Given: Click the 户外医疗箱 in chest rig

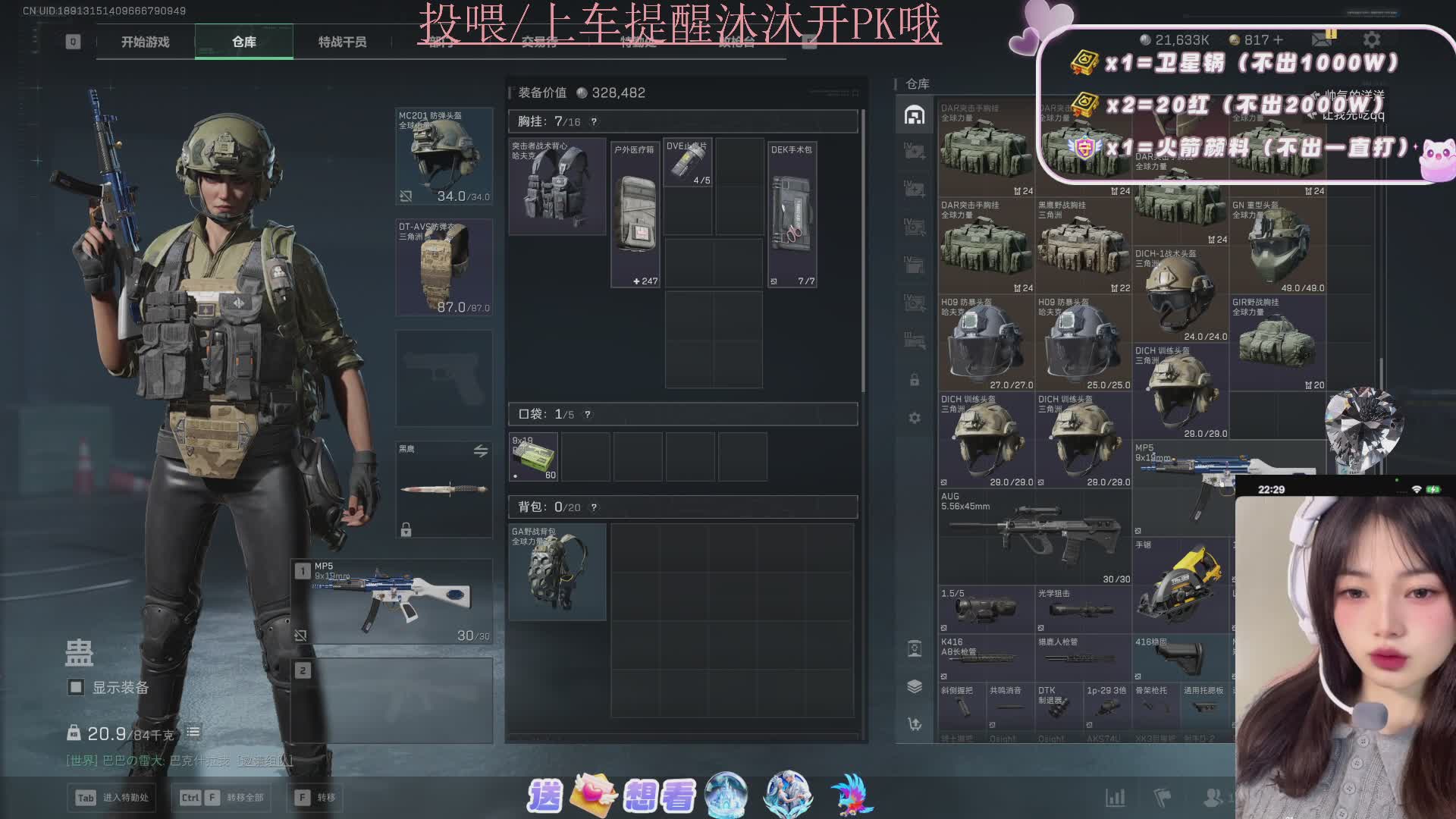Looking at the screenshot, I should tap(635, 214).
